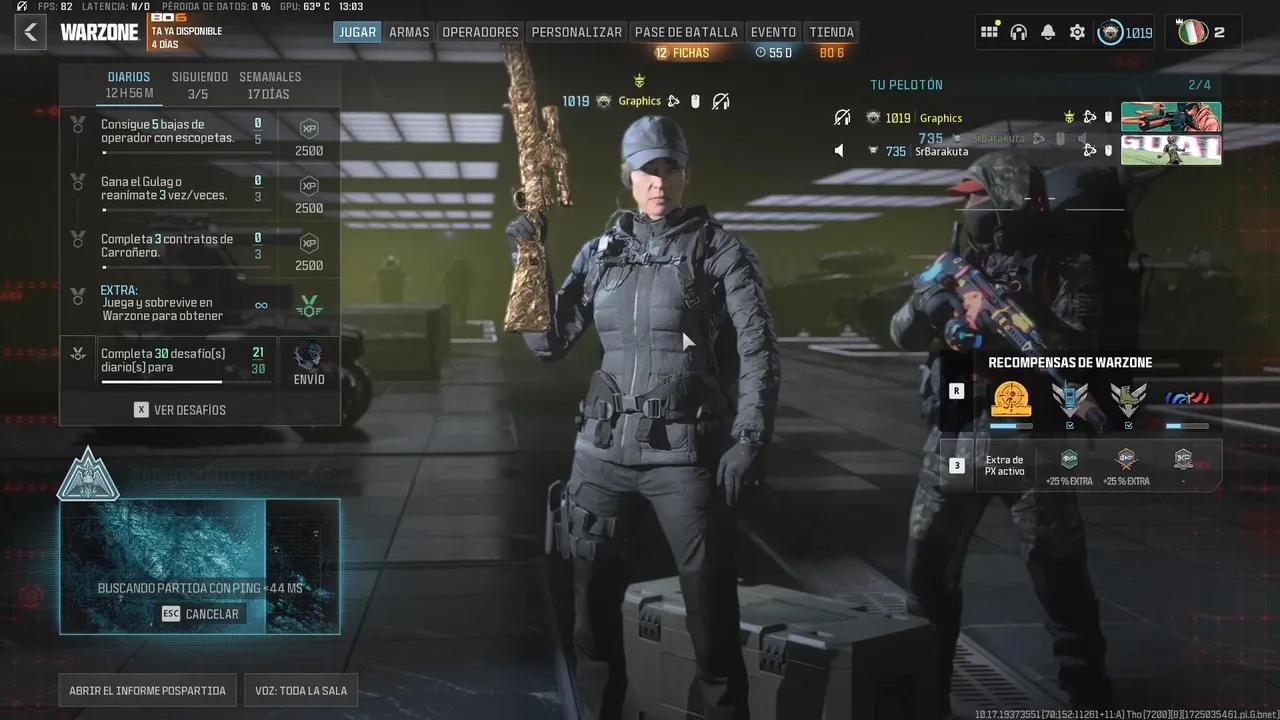
Task: Open the settings gear icon
Action: tap(1077, 32)
